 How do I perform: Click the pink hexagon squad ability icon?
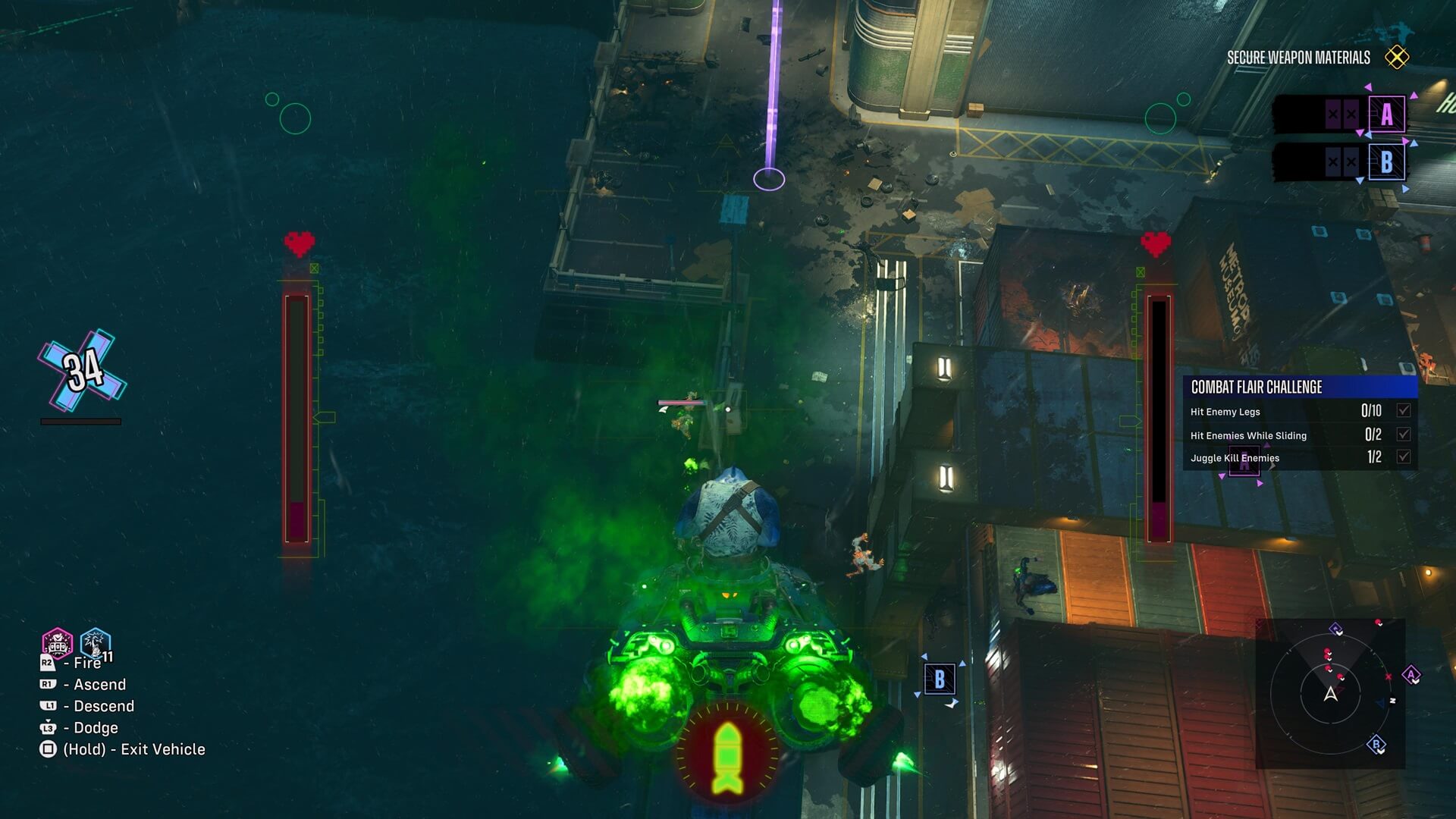click(58, 644)
